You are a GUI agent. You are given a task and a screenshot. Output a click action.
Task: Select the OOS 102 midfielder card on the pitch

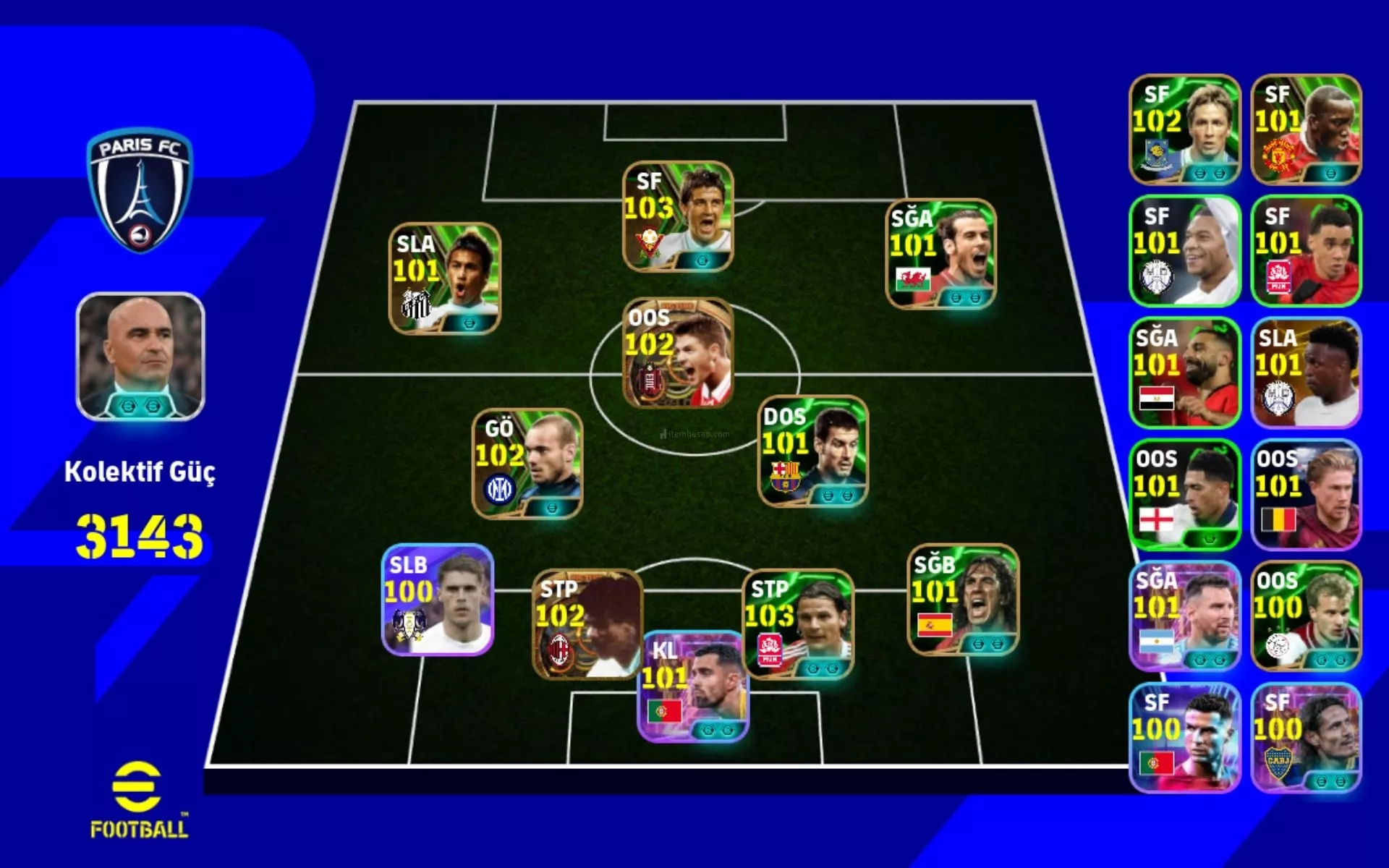tap(678, 352)
